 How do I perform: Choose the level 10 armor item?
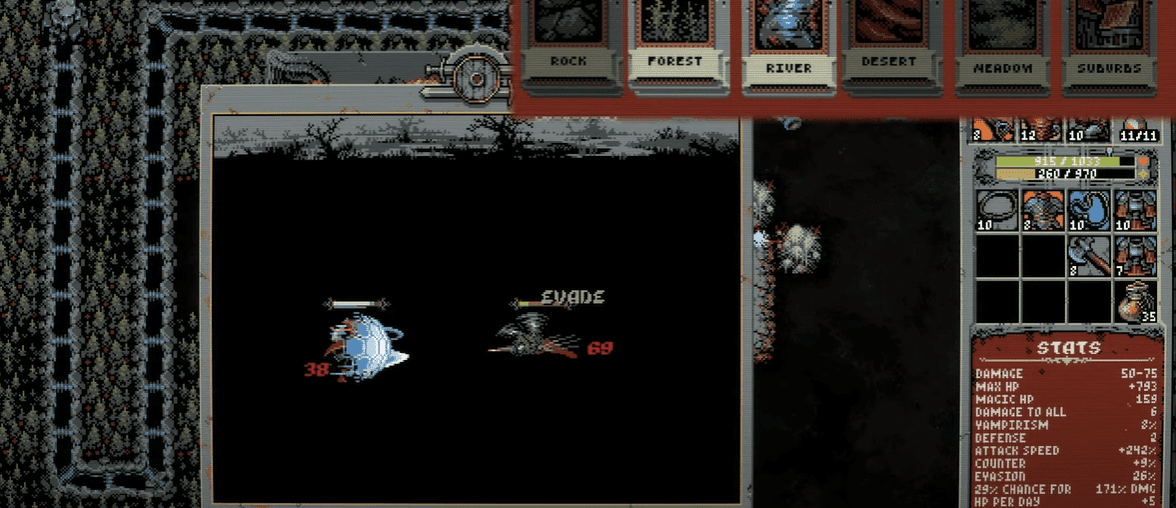pyautogui.click(x=1134, y=211)
